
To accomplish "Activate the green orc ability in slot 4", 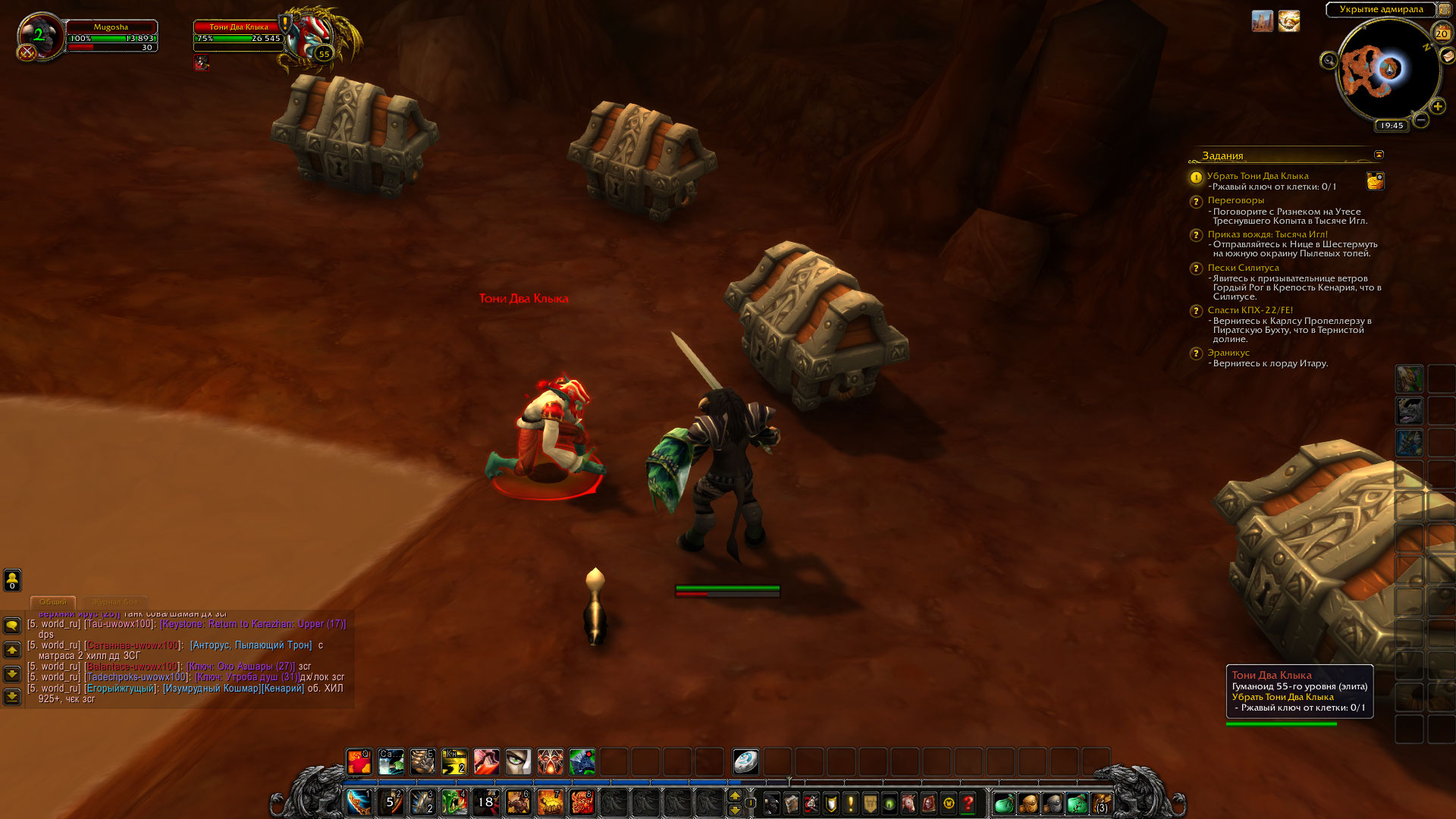I will (454, 802).
